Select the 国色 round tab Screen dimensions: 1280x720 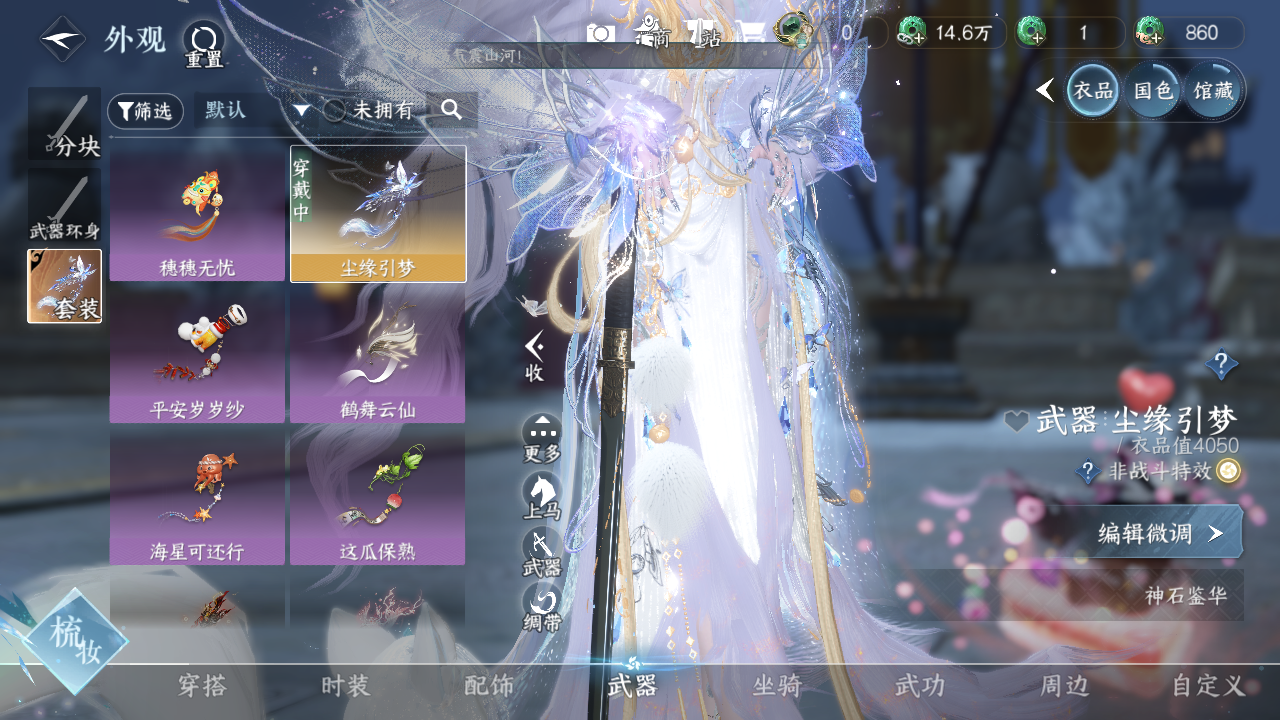click(1152, 91)
